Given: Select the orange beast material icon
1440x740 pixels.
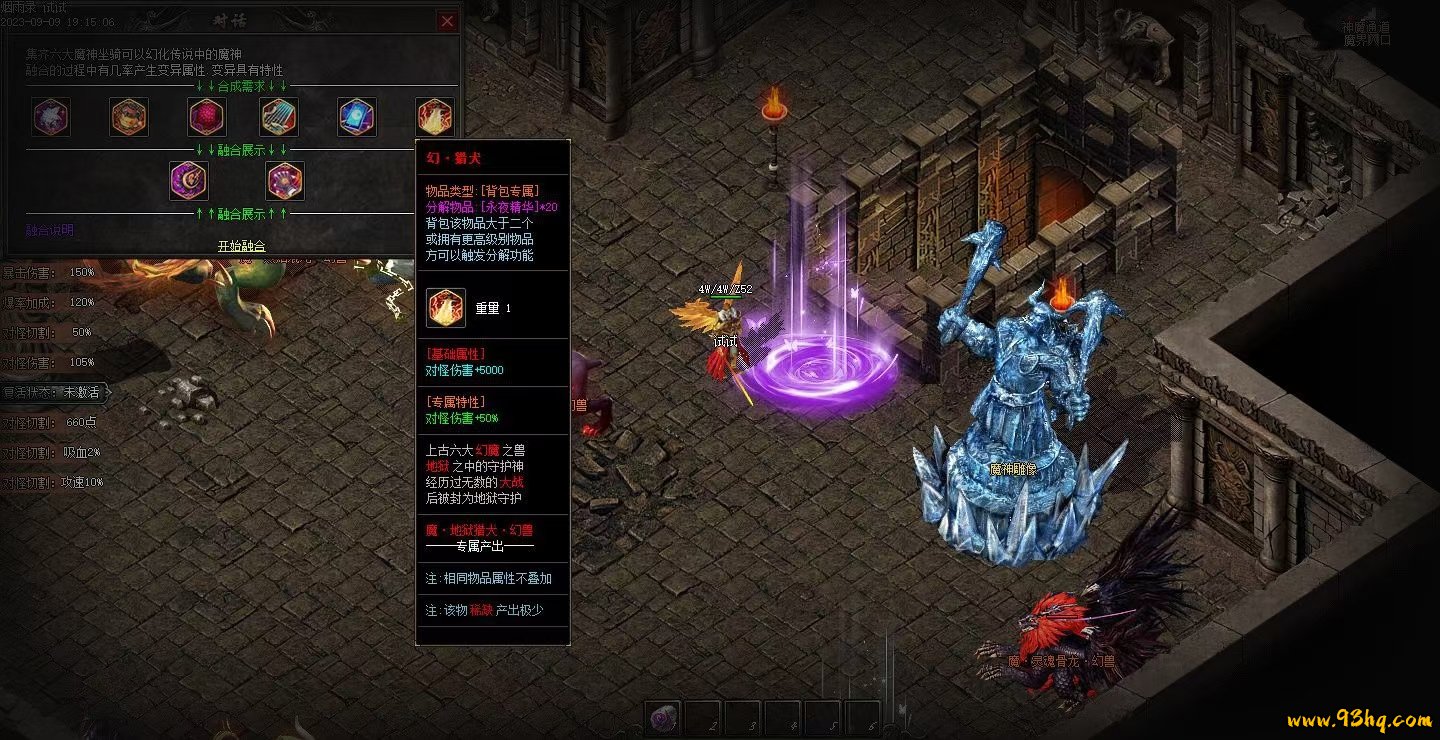Looking at the screenshot, I should (129, 117).
